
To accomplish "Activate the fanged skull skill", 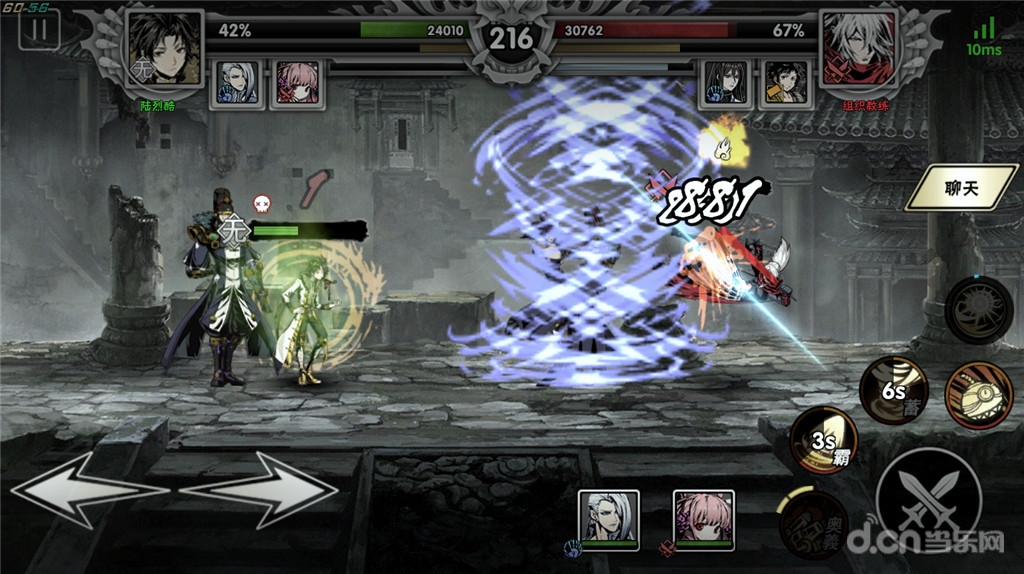I will (978, 393).
